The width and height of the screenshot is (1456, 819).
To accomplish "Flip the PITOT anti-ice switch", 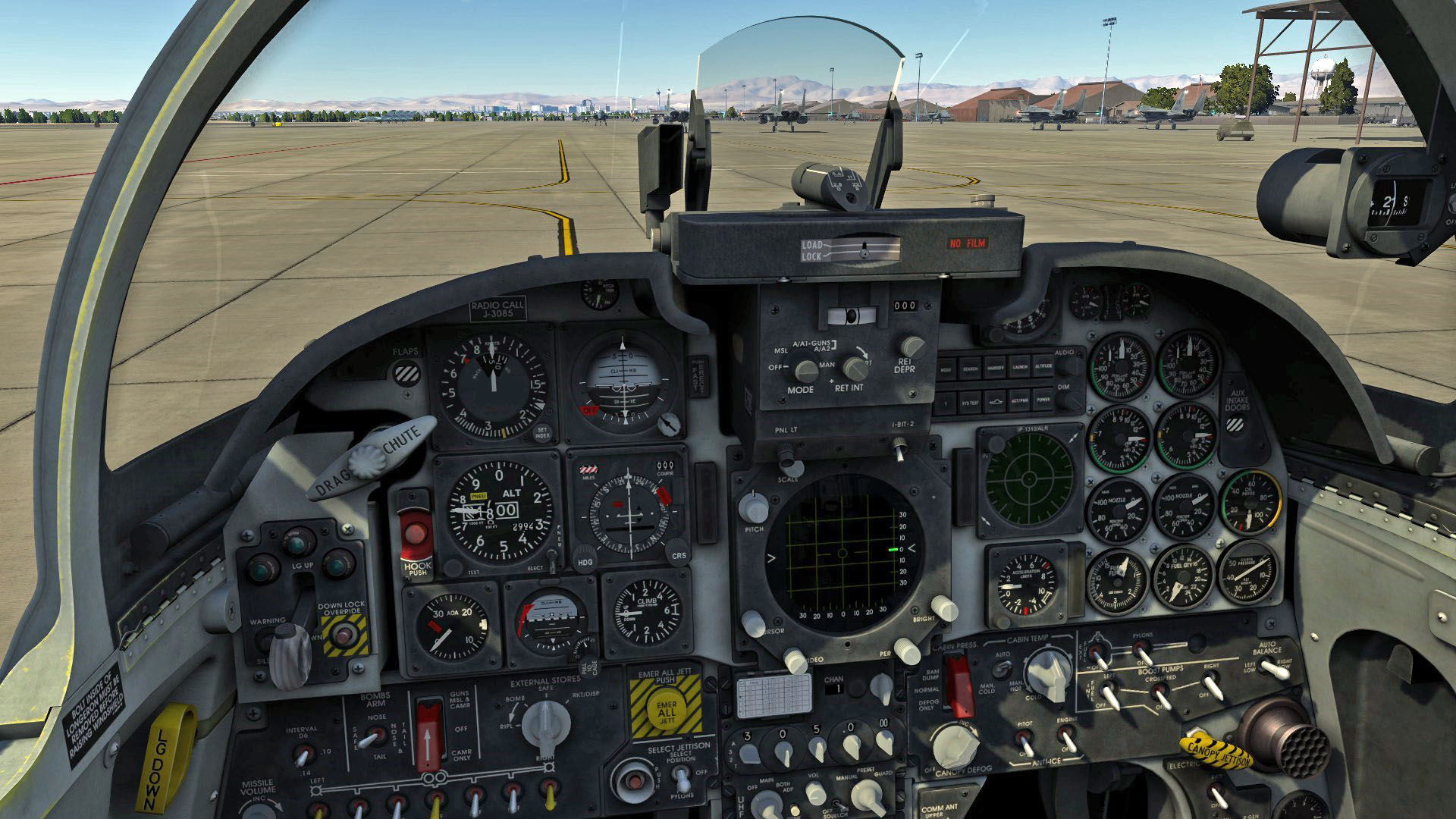I will tap(1024, 739).
